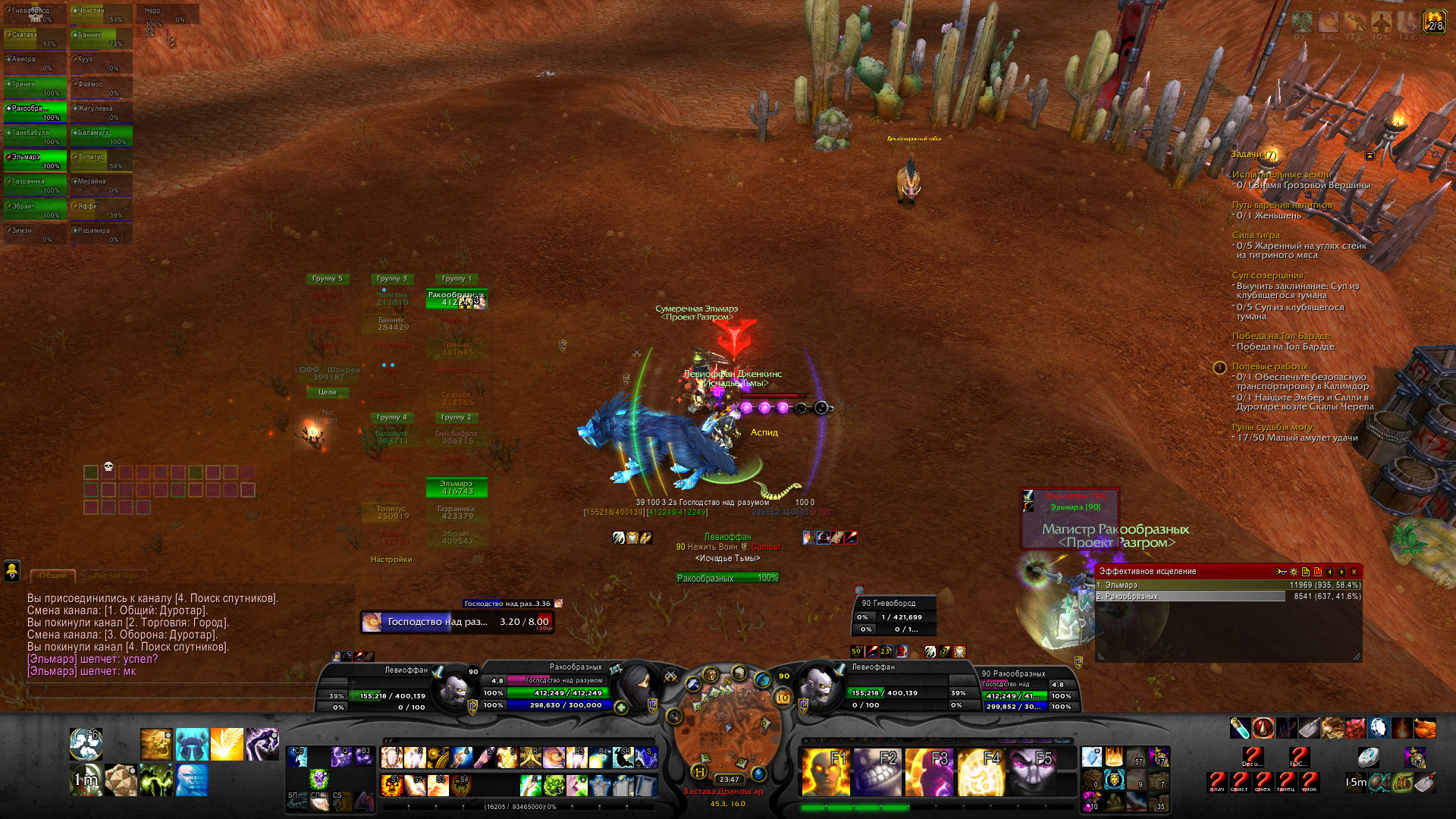
Task: Target Чонглин in the raid frames
Action: tap(101, 14)
